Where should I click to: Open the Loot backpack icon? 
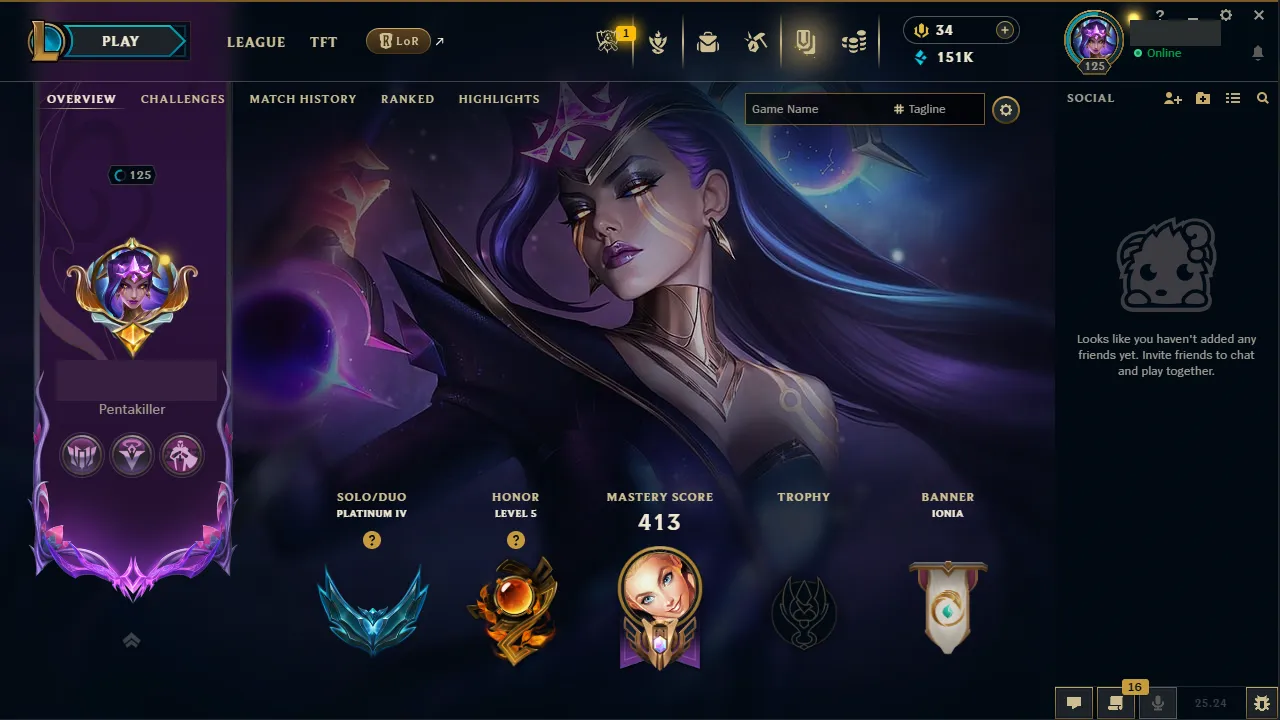[708, 42]
